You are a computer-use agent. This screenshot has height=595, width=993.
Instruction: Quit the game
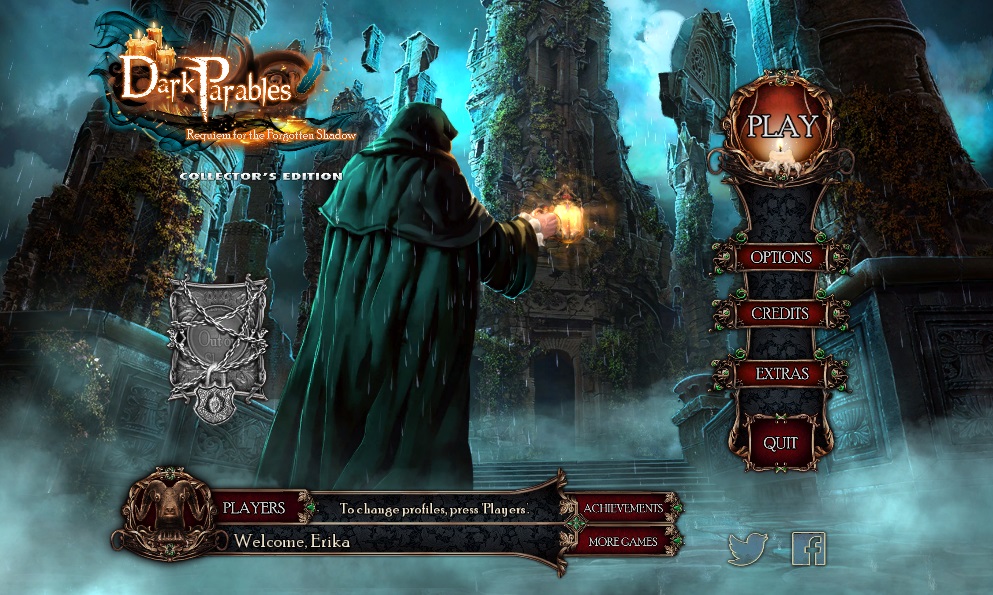(780, 442)
